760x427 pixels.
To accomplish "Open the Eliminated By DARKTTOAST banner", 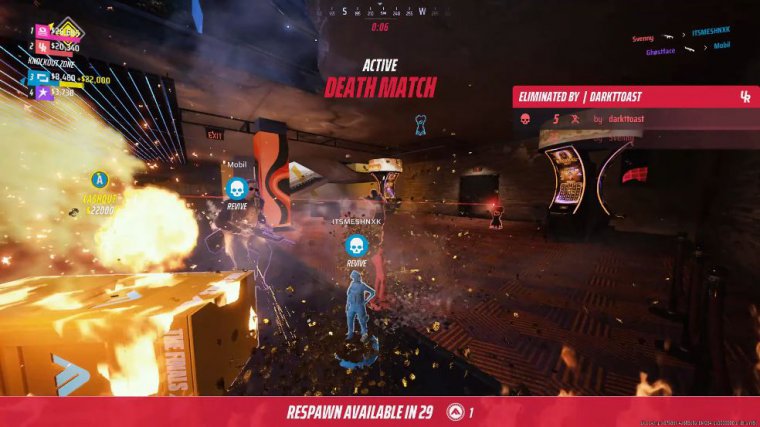I will pos(635,96).
